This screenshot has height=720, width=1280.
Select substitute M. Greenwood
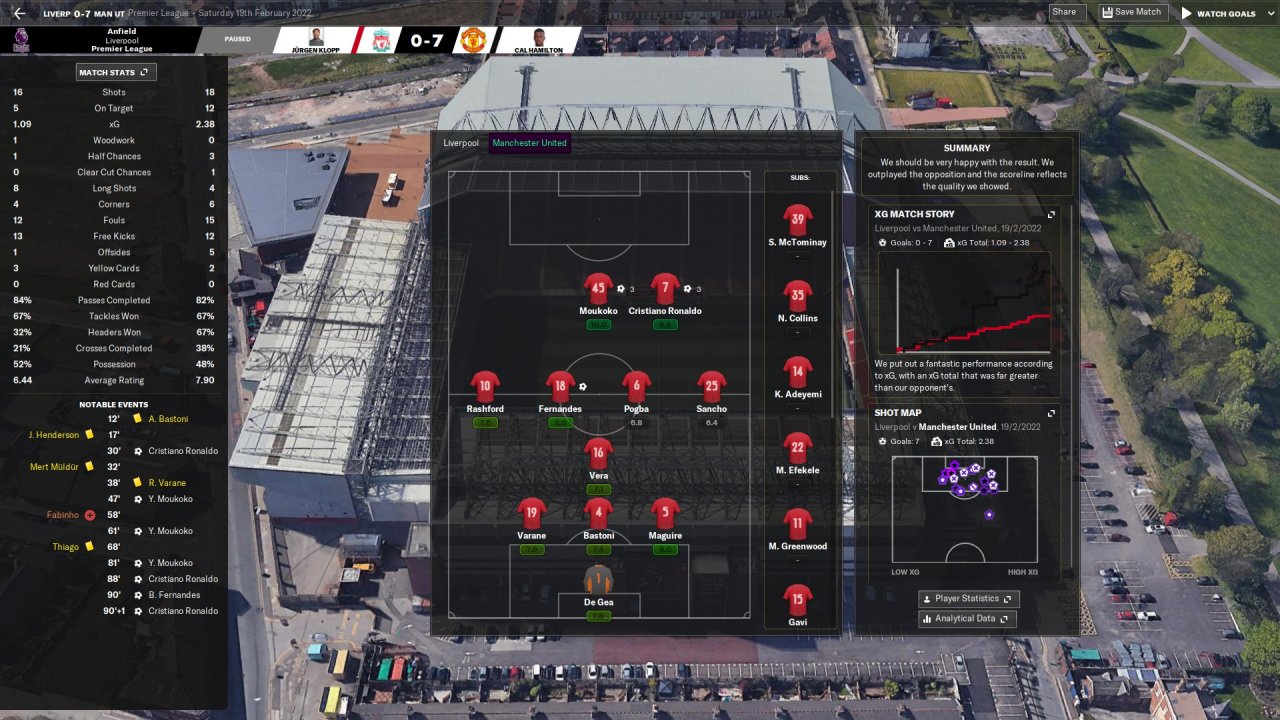click(797, 525)
